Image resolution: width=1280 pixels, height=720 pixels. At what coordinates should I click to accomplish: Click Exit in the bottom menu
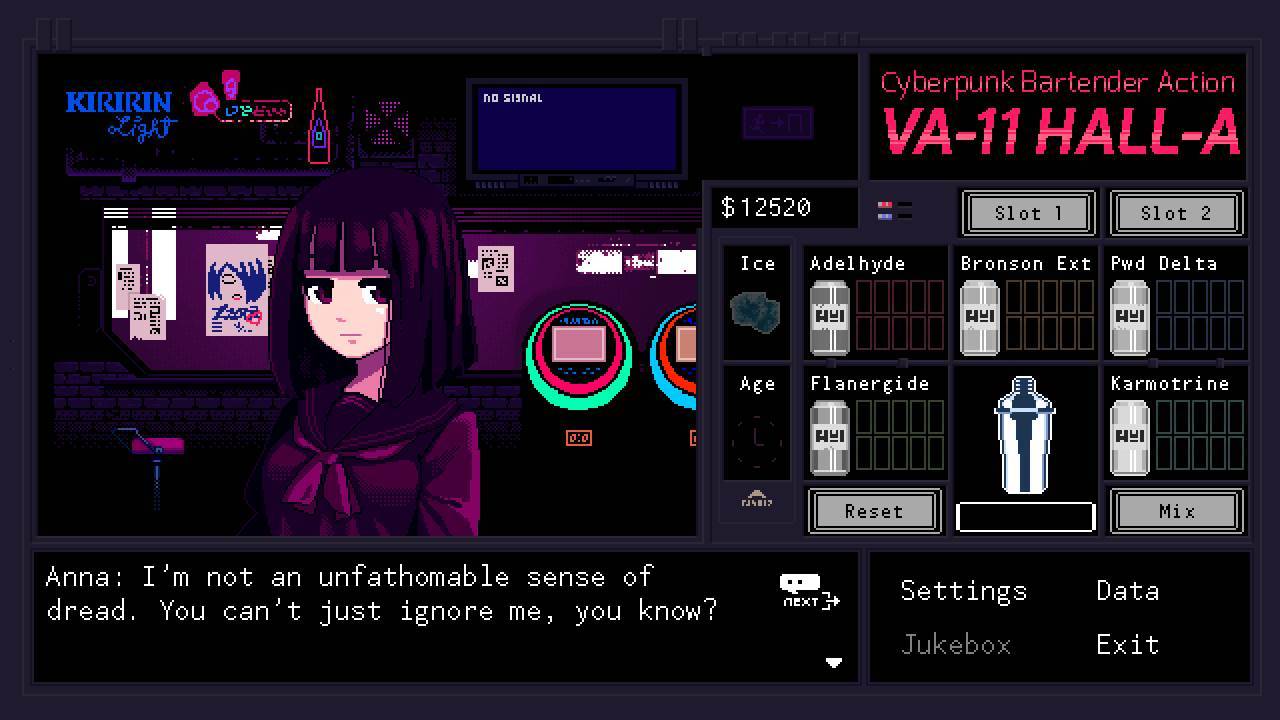coord(1127,645)
